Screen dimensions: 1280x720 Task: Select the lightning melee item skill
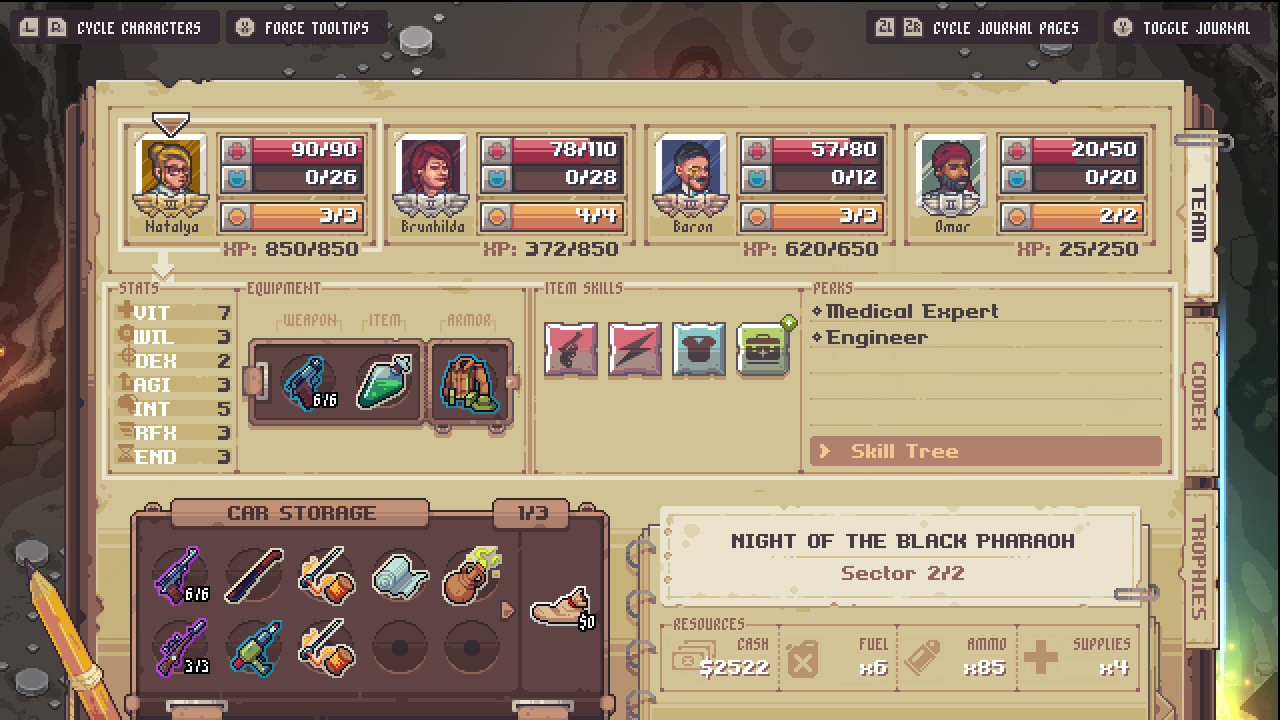[635, 350]
